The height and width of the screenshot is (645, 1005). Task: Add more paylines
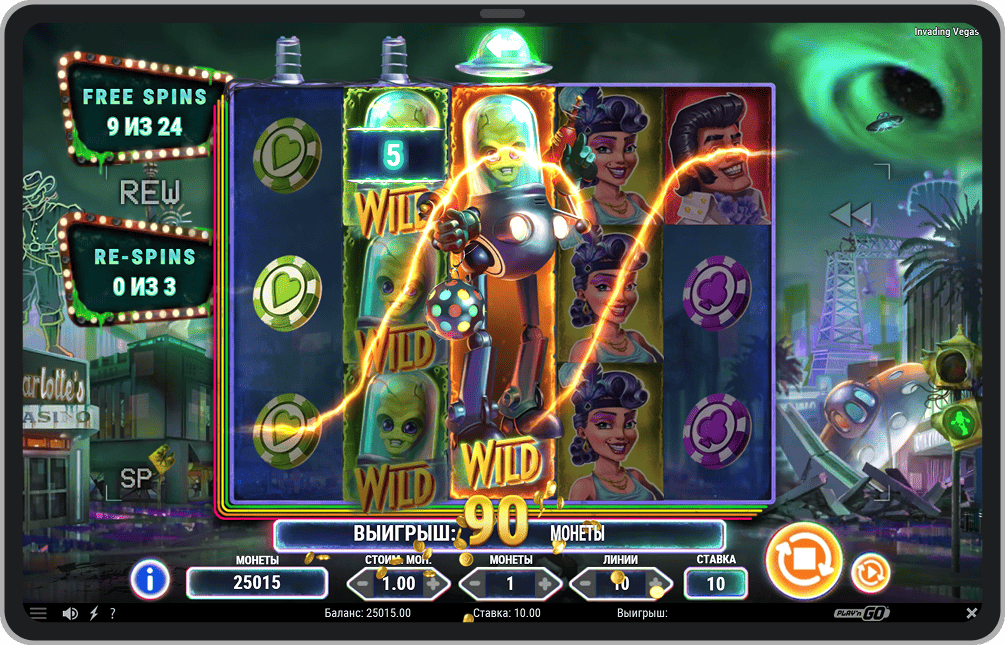(x=657, y=583)
